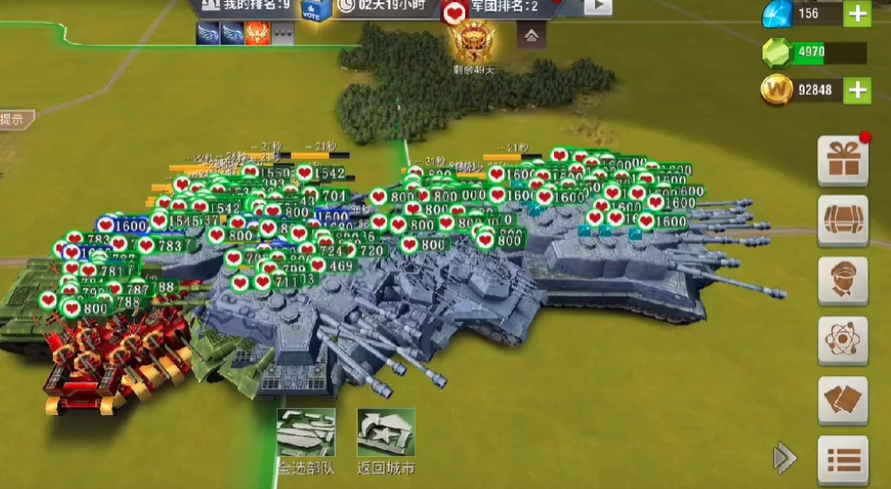Return to city via 返回城市 button
Viewport: 891px width, 489px height.
386,438
